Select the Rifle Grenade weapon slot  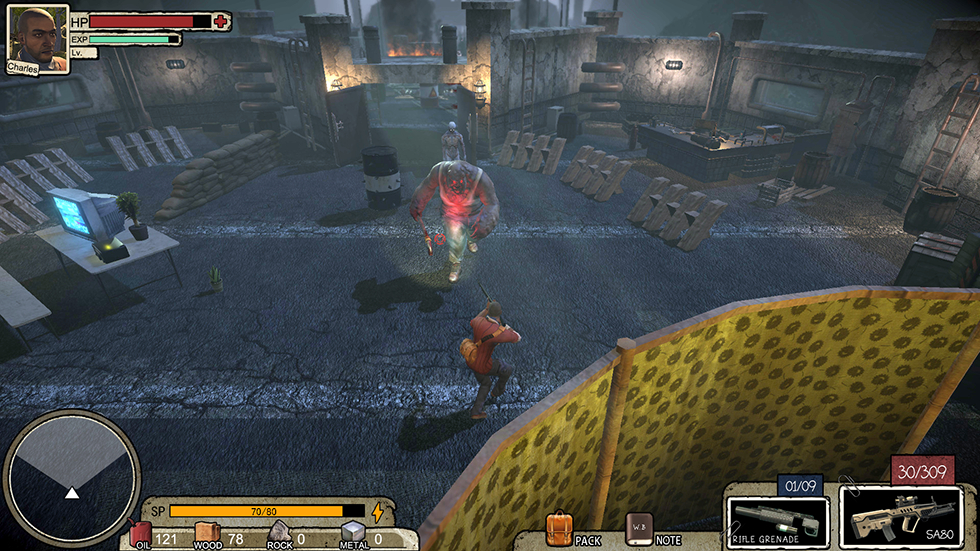[777, 519]
